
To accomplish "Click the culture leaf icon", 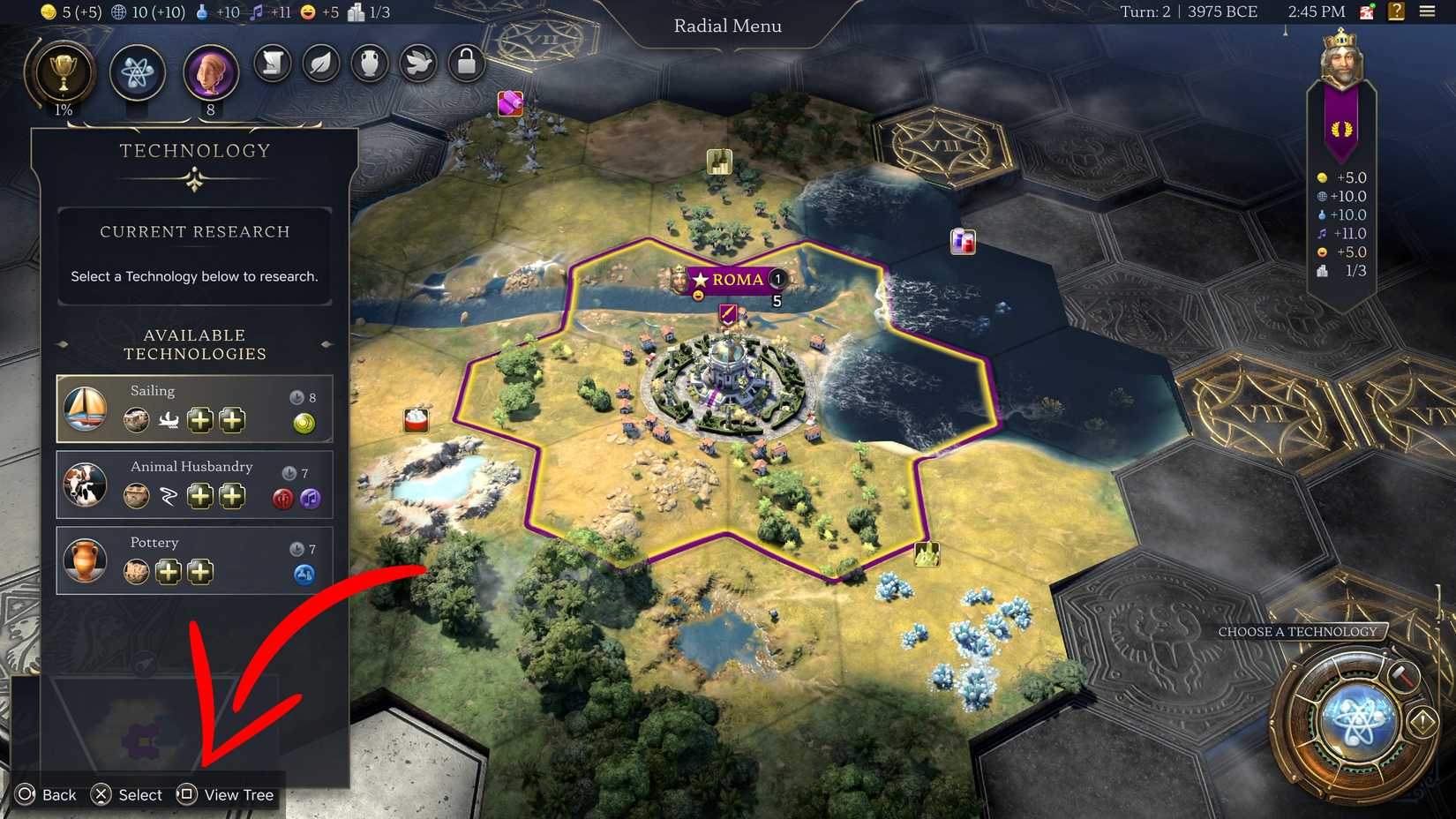I will coord(320,64).
